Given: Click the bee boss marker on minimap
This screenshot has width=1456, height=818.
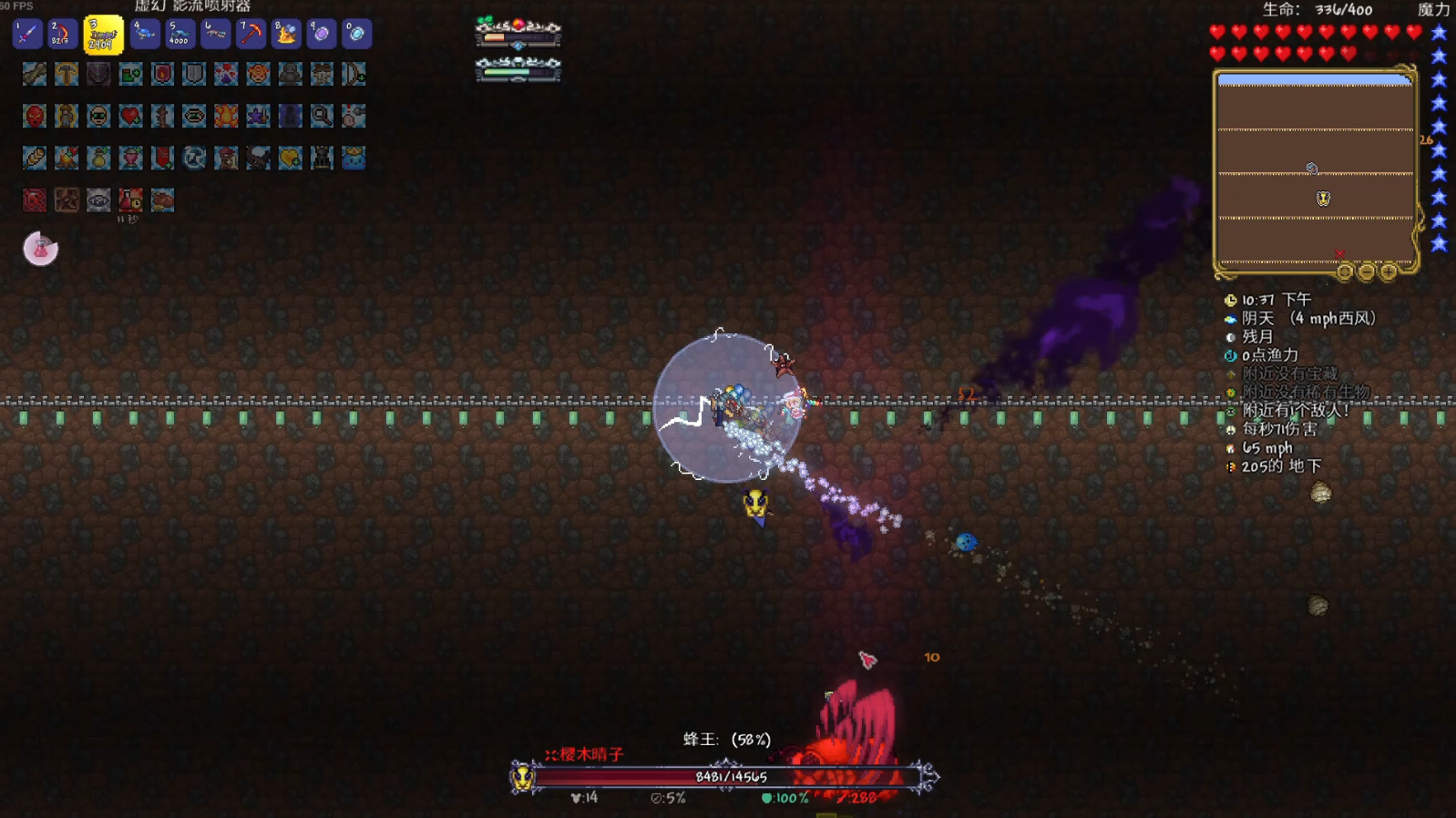Looking at the screenshot, I should click(x=1323, y=198).
